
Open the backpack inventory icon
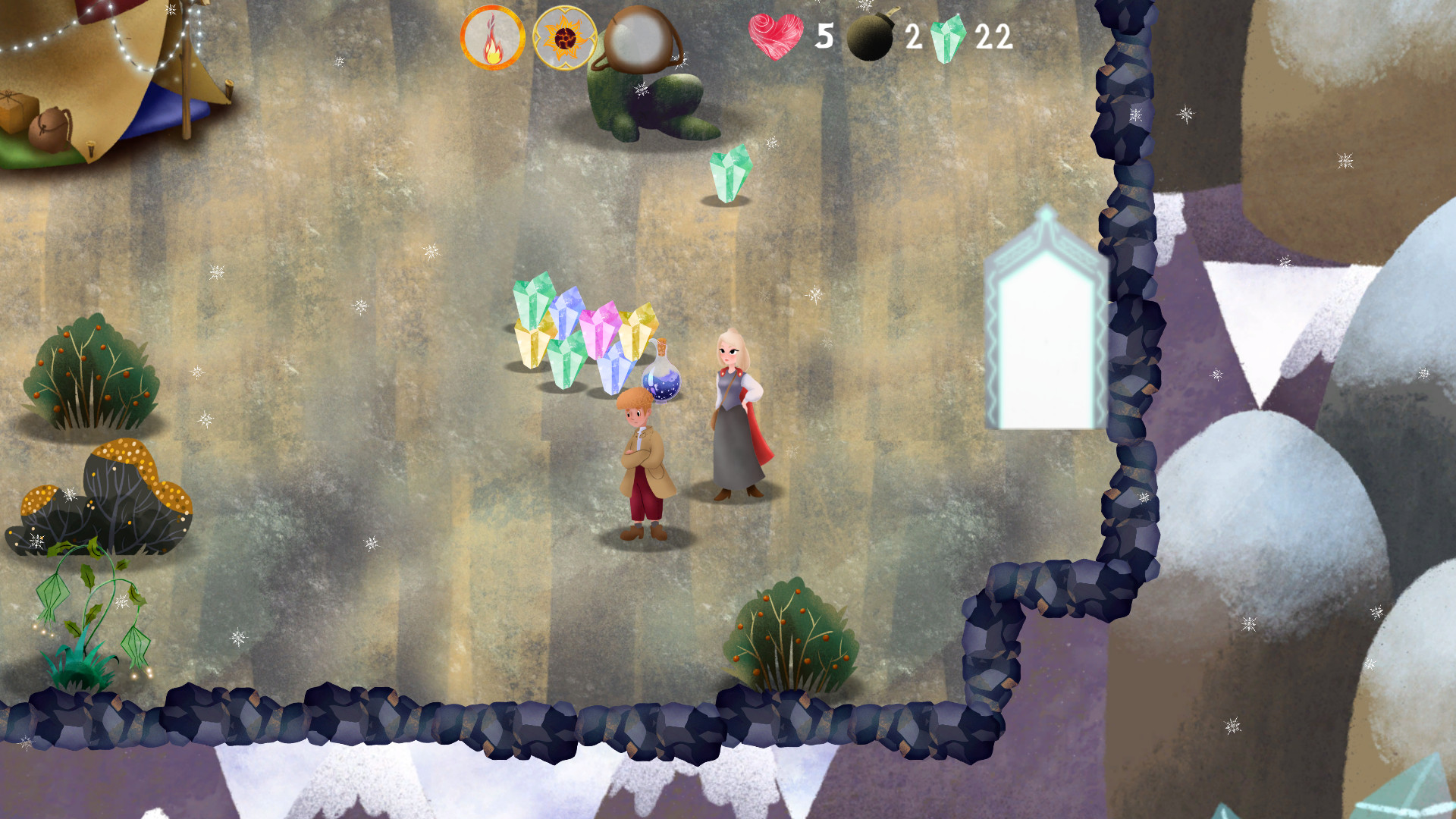pos(641,38)
